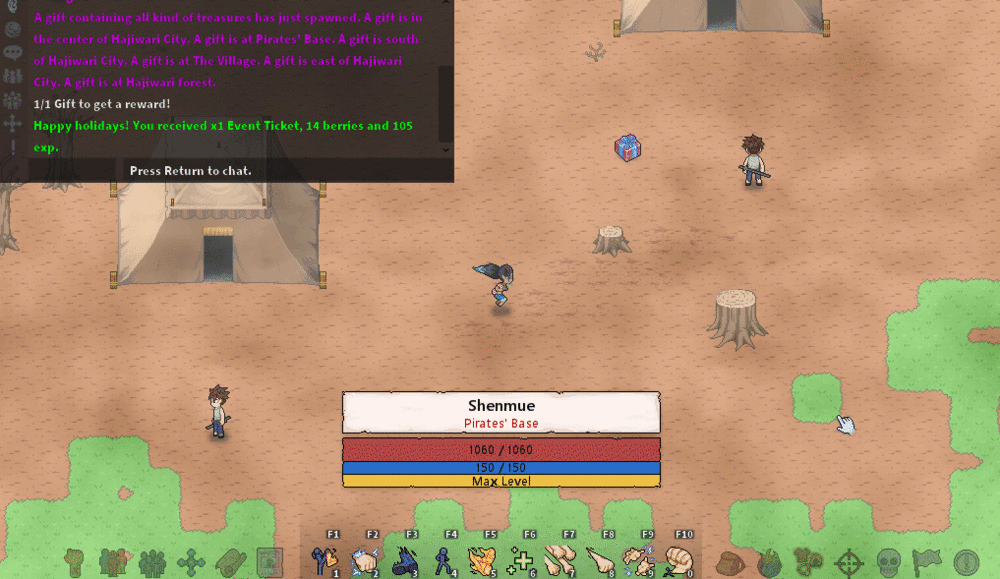Open the round exclamation mark menu

966,562
